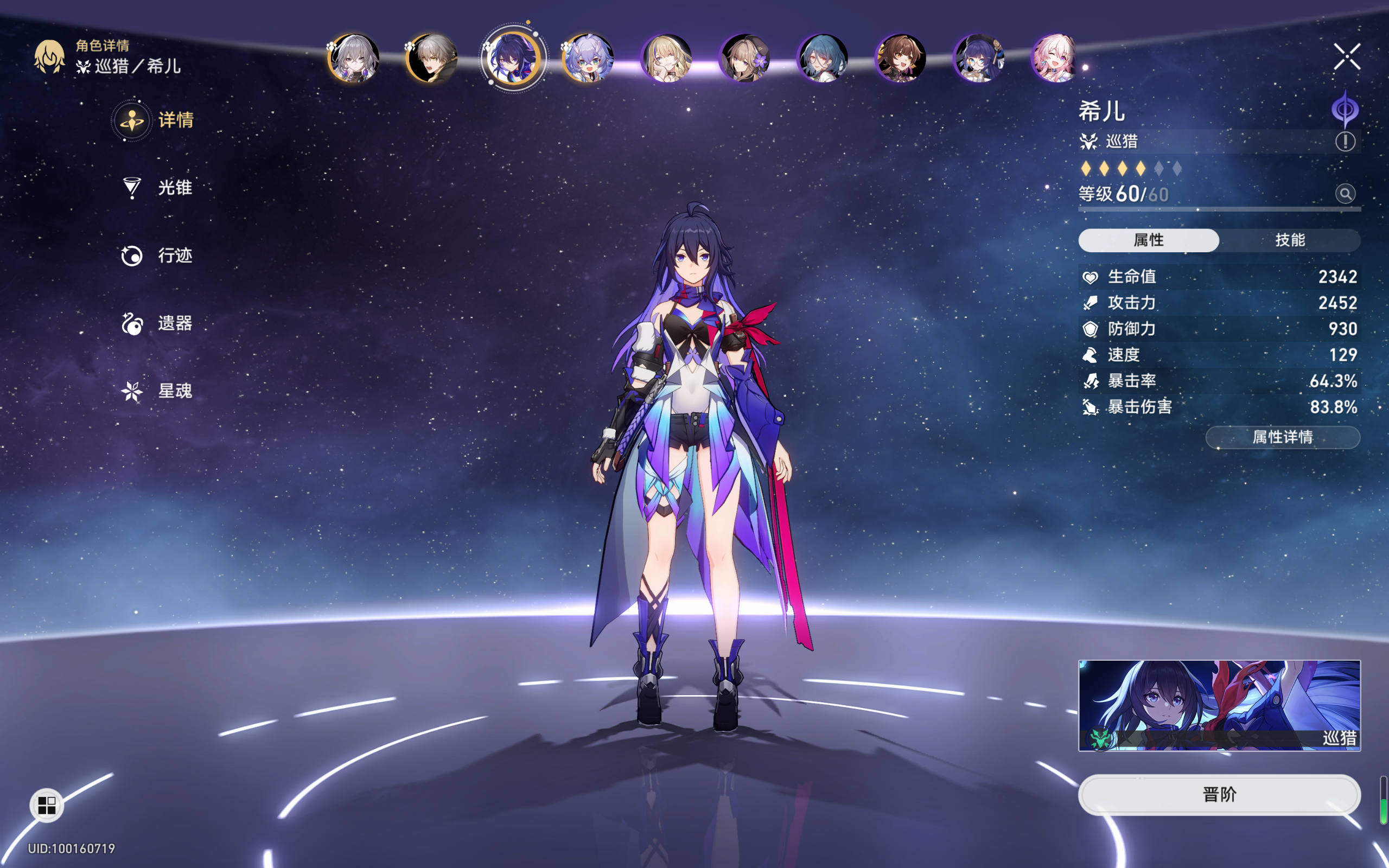The width and height of the screenshot is (1389, 868).
Task: Choose the silver-haired character portrait
Action: 353,58
